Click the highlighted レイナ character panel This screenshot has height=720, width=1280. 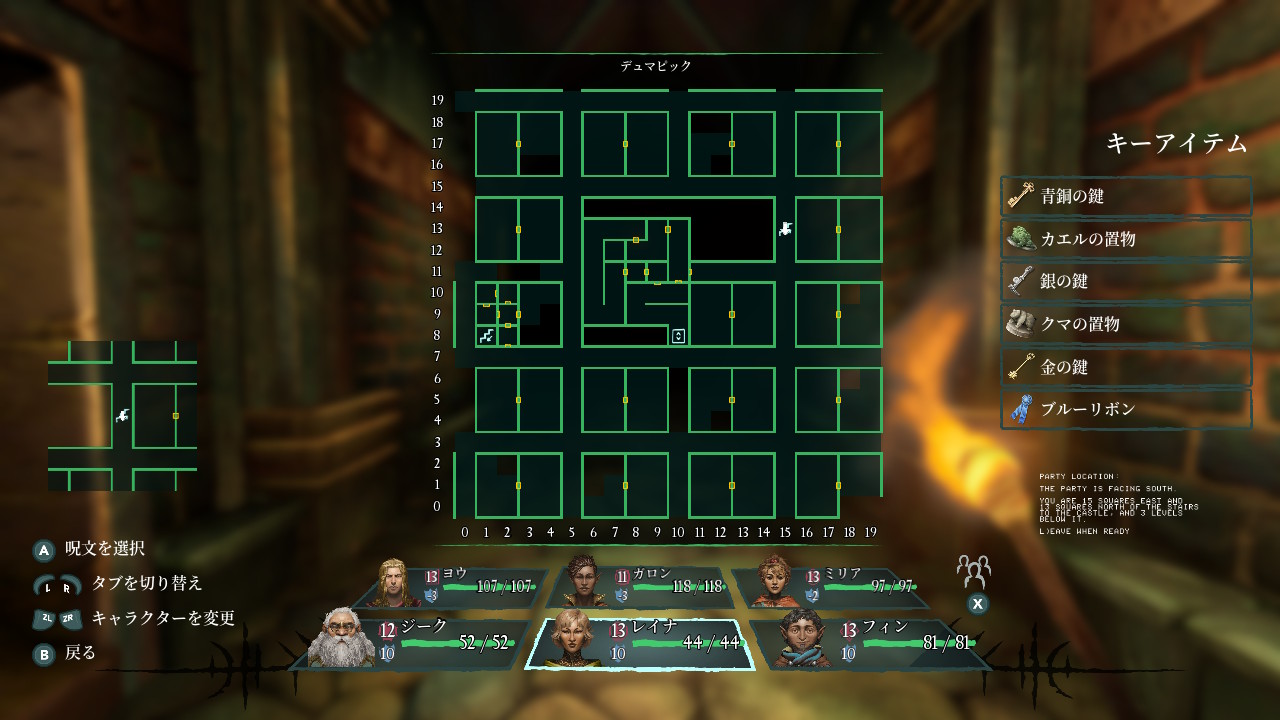click(640, 640)
